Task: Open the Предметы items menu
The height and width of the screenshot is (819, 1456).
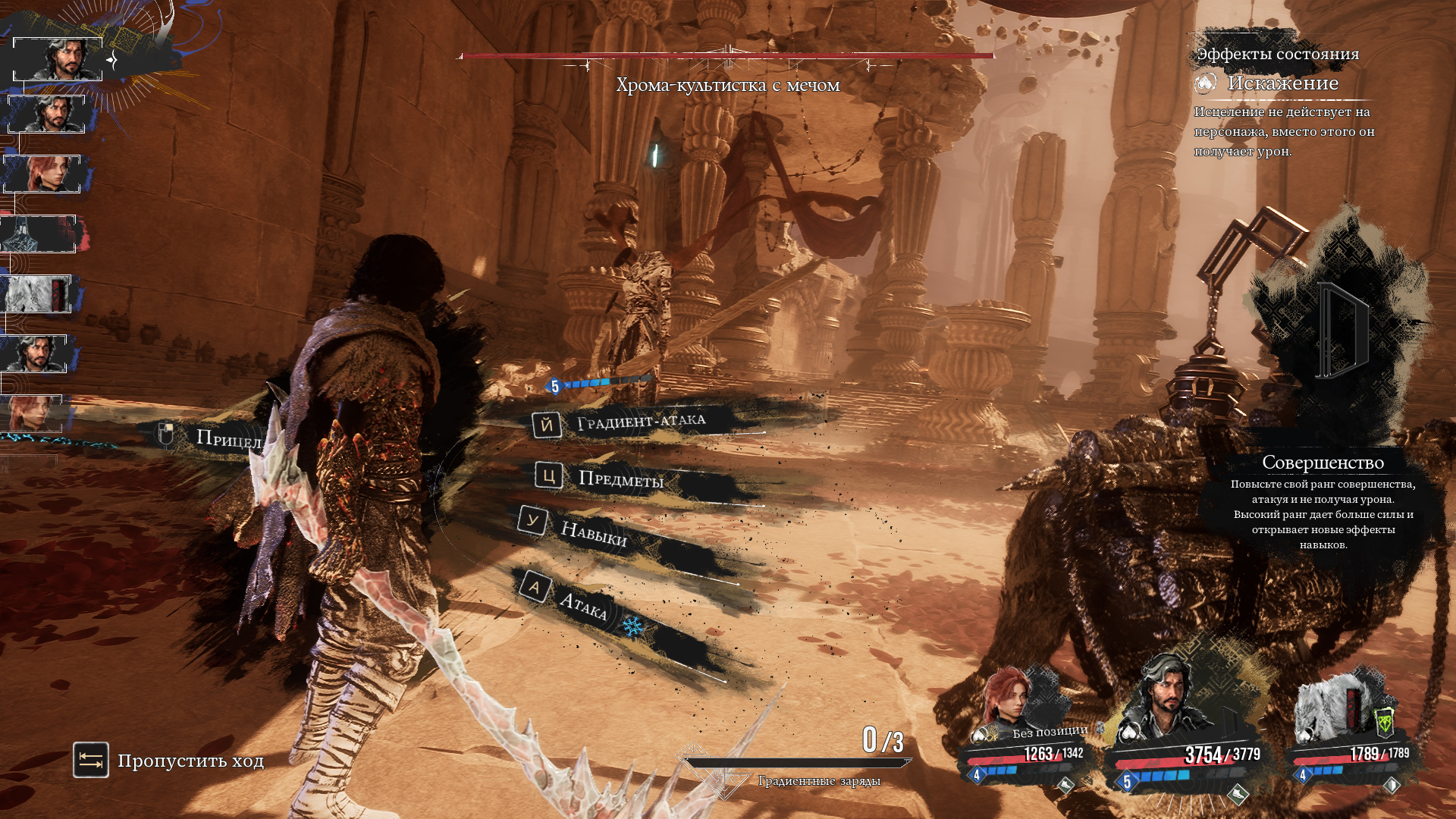Action: pos(620,479)
